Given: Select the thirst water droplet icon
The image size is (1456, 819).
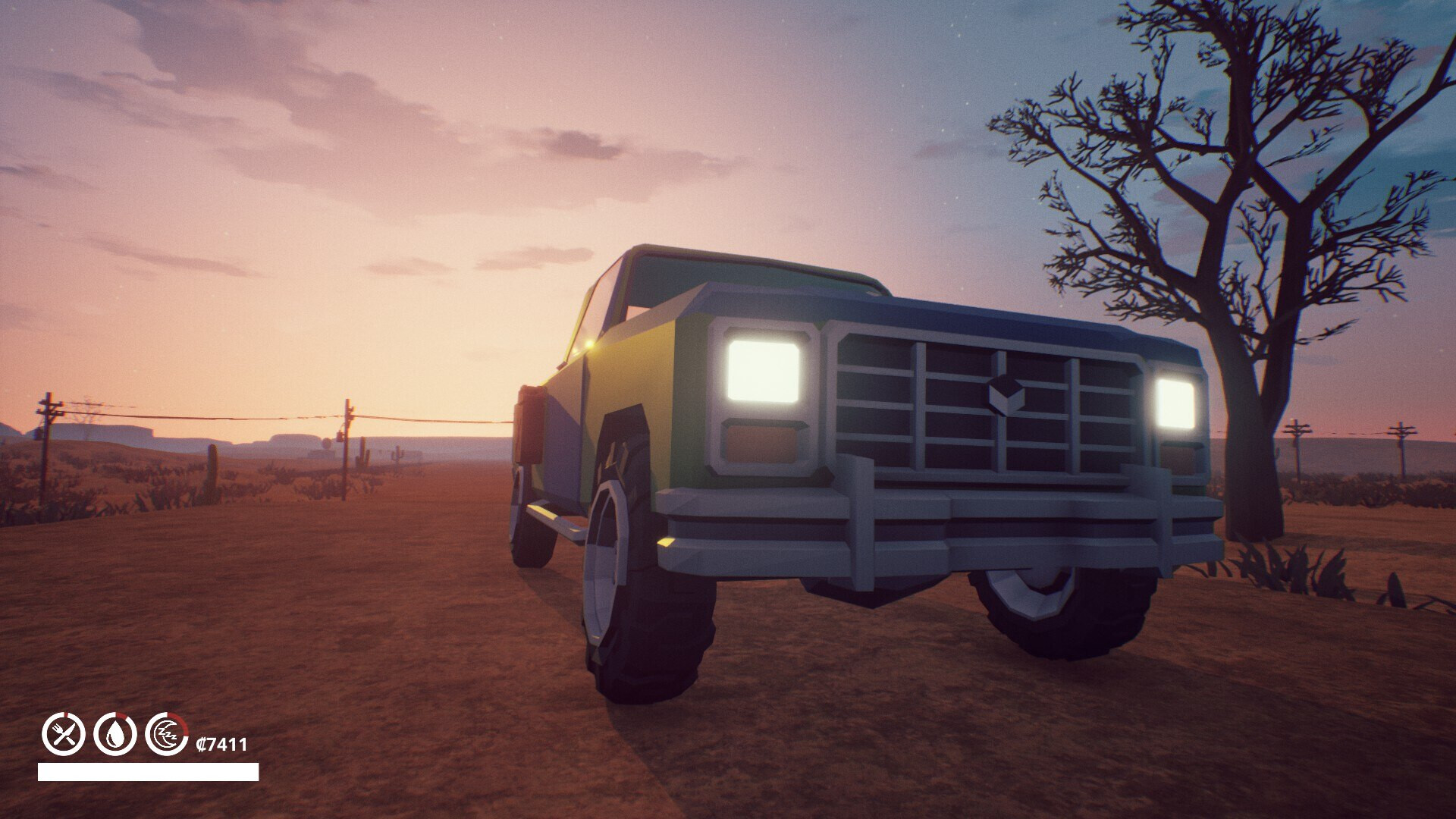Looking at the screenshot, I should pos(114,733).
